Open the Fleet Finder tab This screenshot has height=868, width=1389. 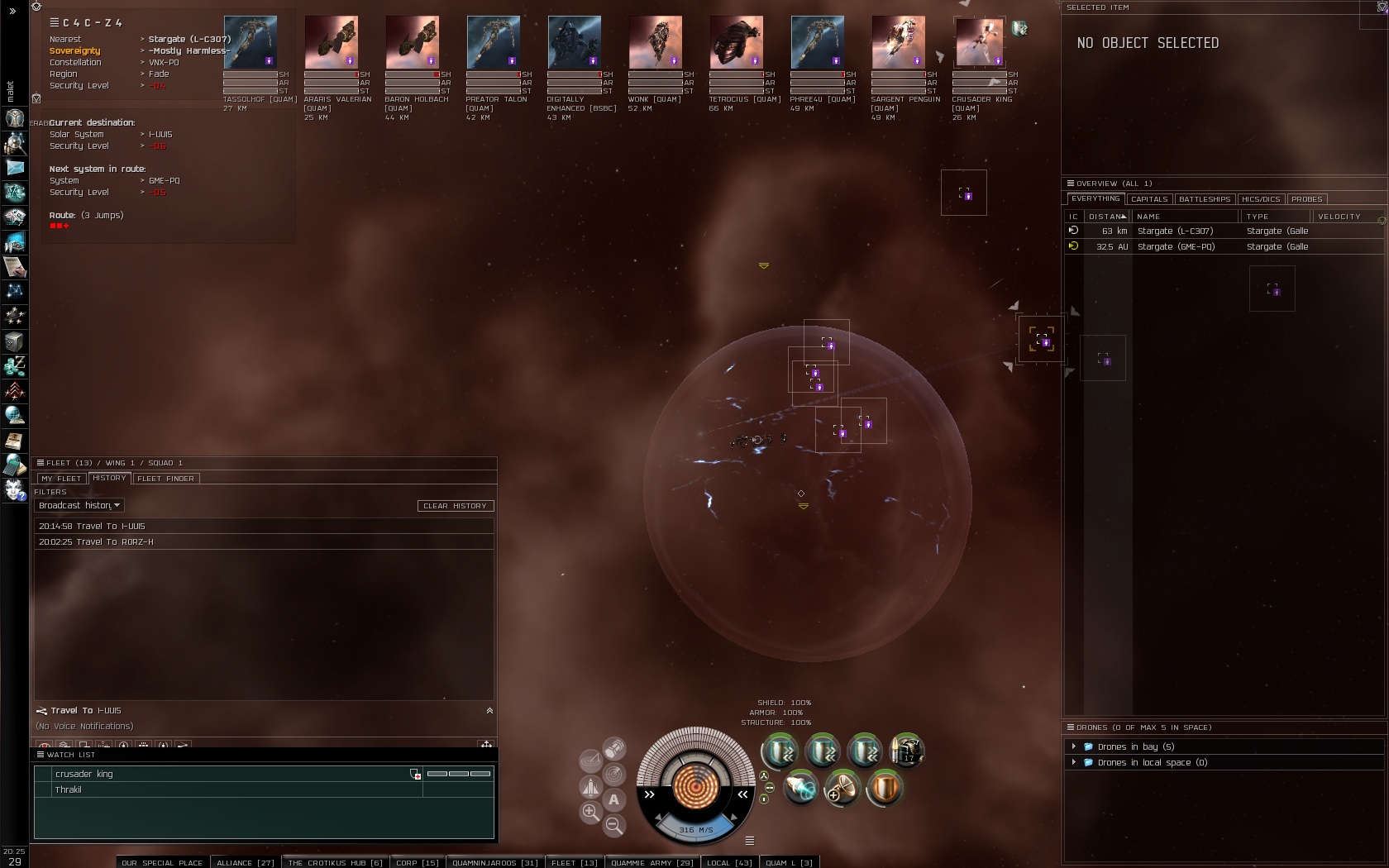pos(165,479)
